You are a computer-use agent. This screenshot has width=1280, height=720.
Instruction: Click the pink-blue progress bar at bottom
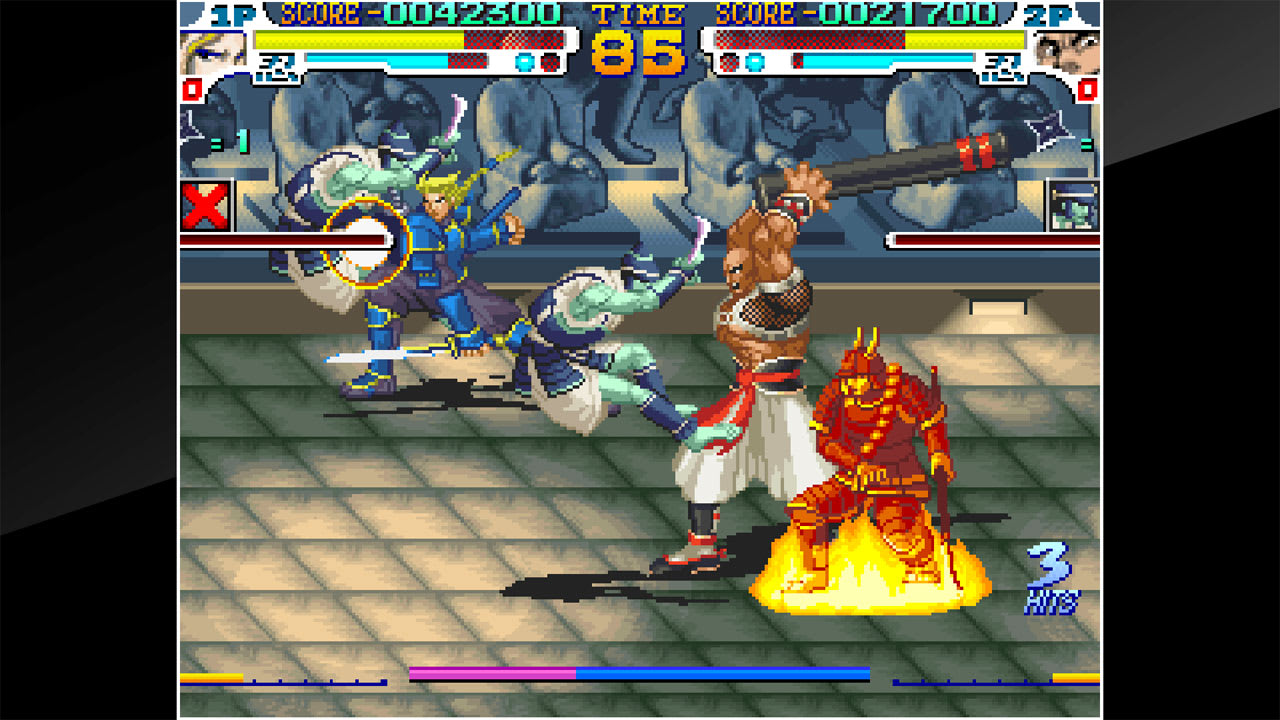pos(640,675)
